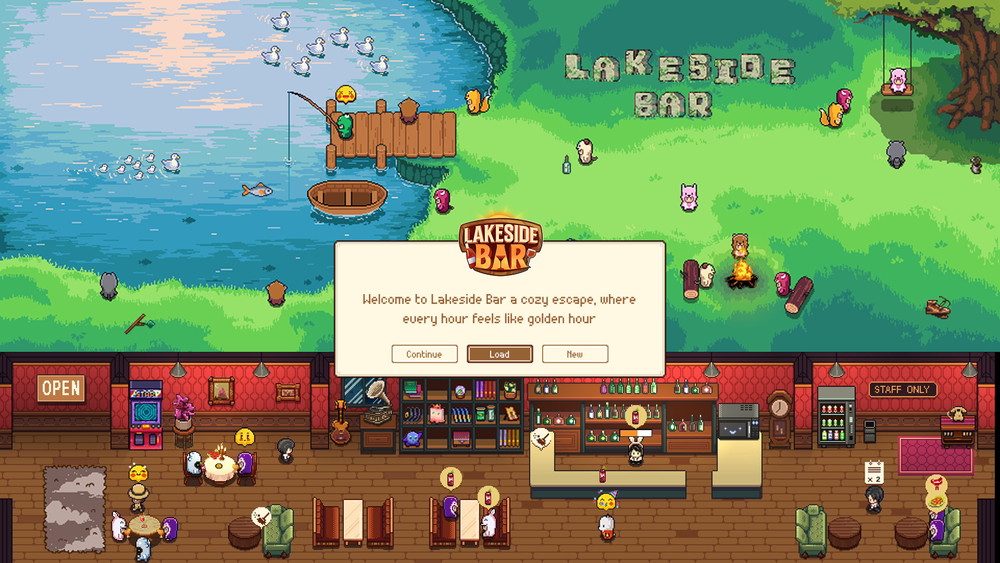Select the Load button
Viewport: 1000px width, 563px height.
tap(499, 354)
